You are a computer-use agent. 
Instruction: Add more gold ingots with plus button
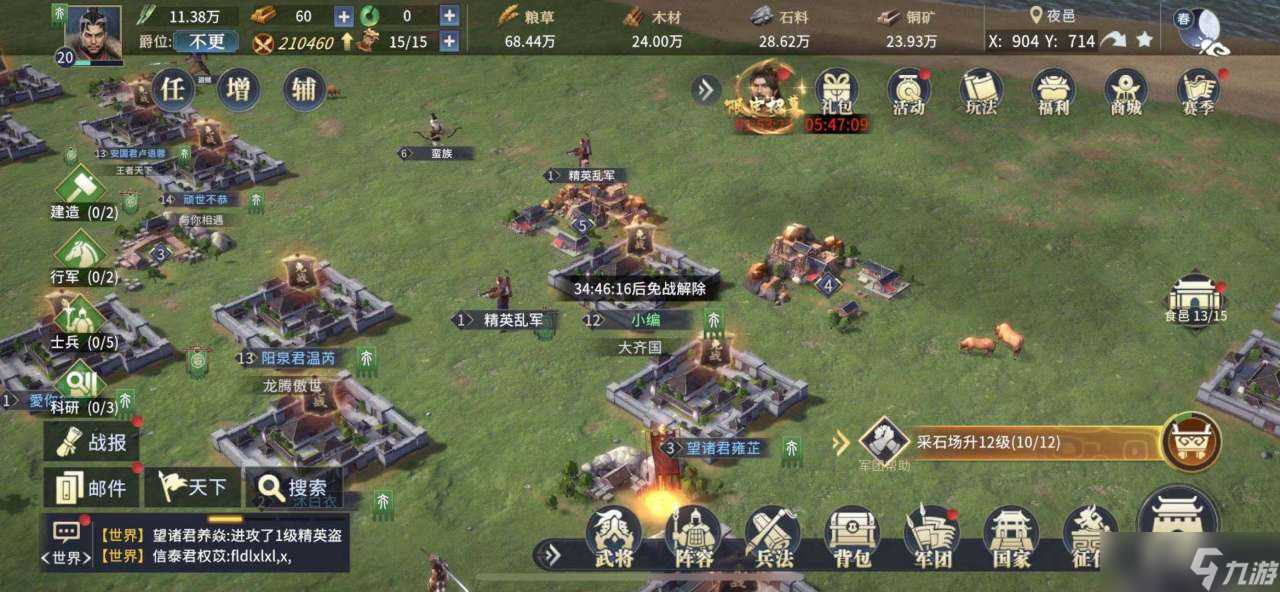(343, 16)
